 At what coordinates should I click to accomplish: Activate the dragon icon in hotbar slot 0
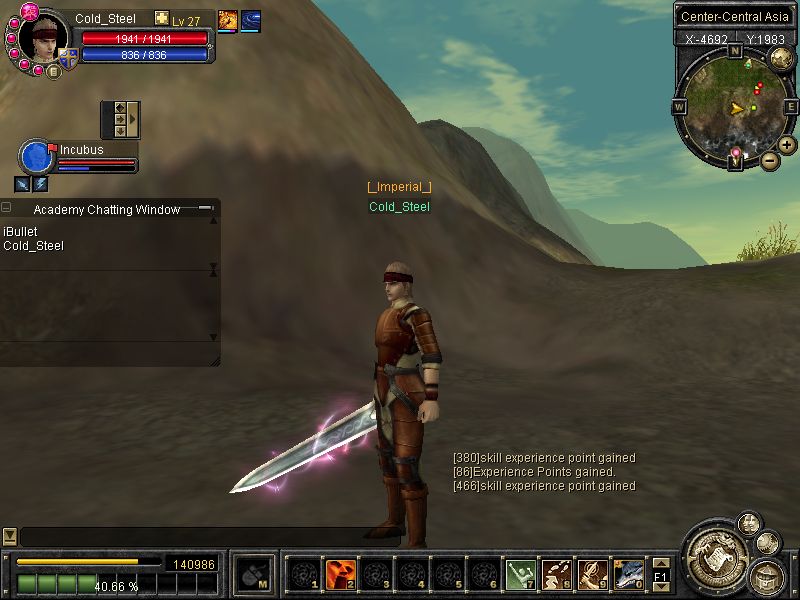point(628,574)
